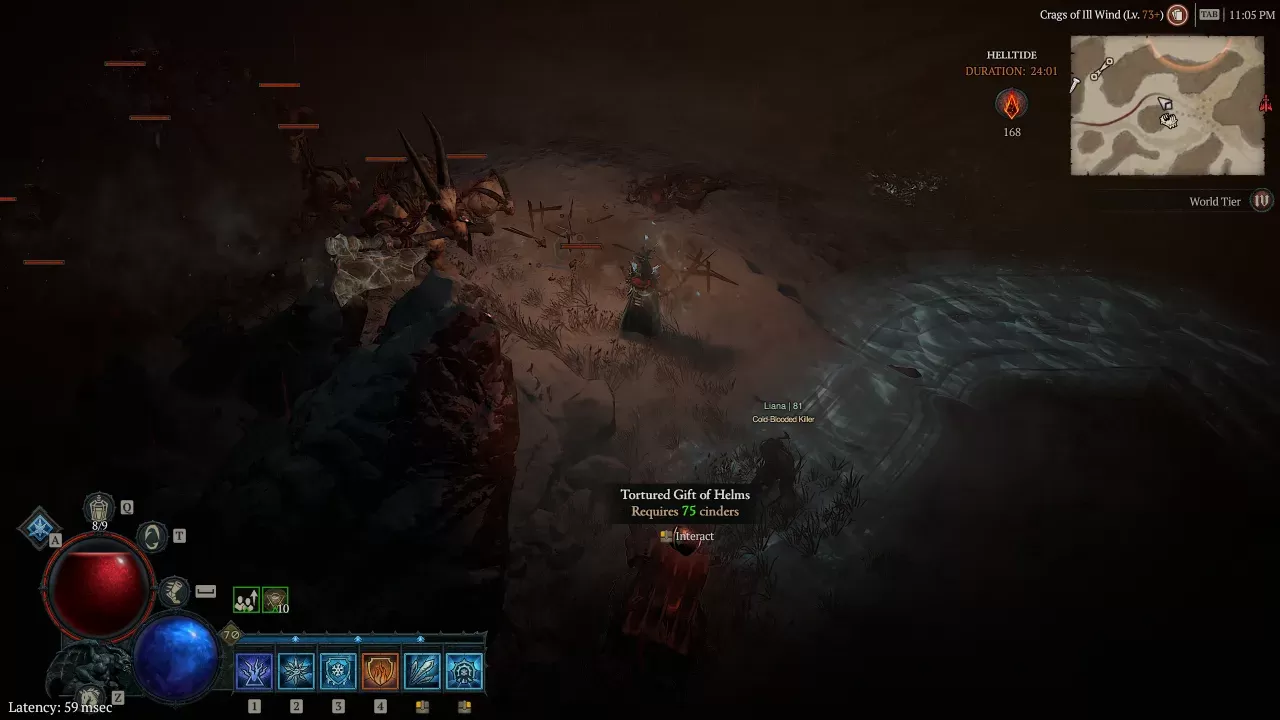
Task: Click the World Tier IV emblem
Action: (x=1261, y=201)
